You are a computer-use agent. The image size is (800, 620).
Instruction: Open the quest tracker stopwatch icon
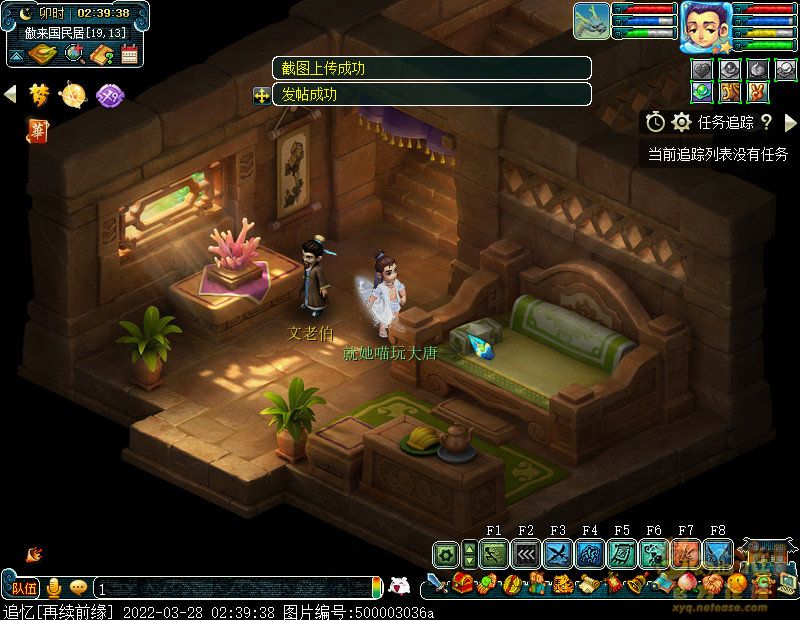655,122
